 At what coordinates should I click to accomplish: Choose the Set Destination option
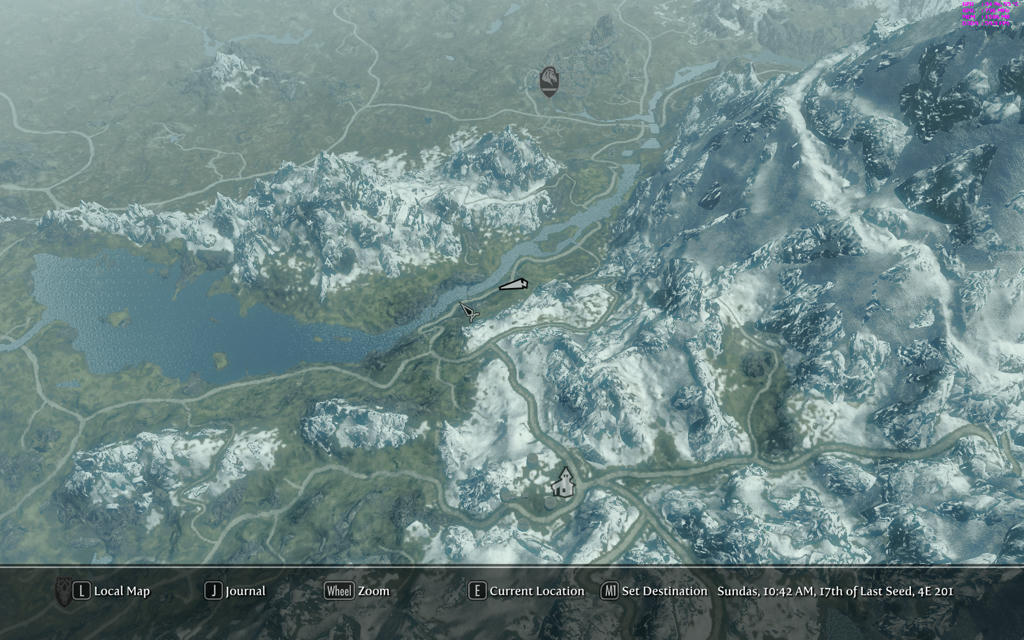coord(654,591)
